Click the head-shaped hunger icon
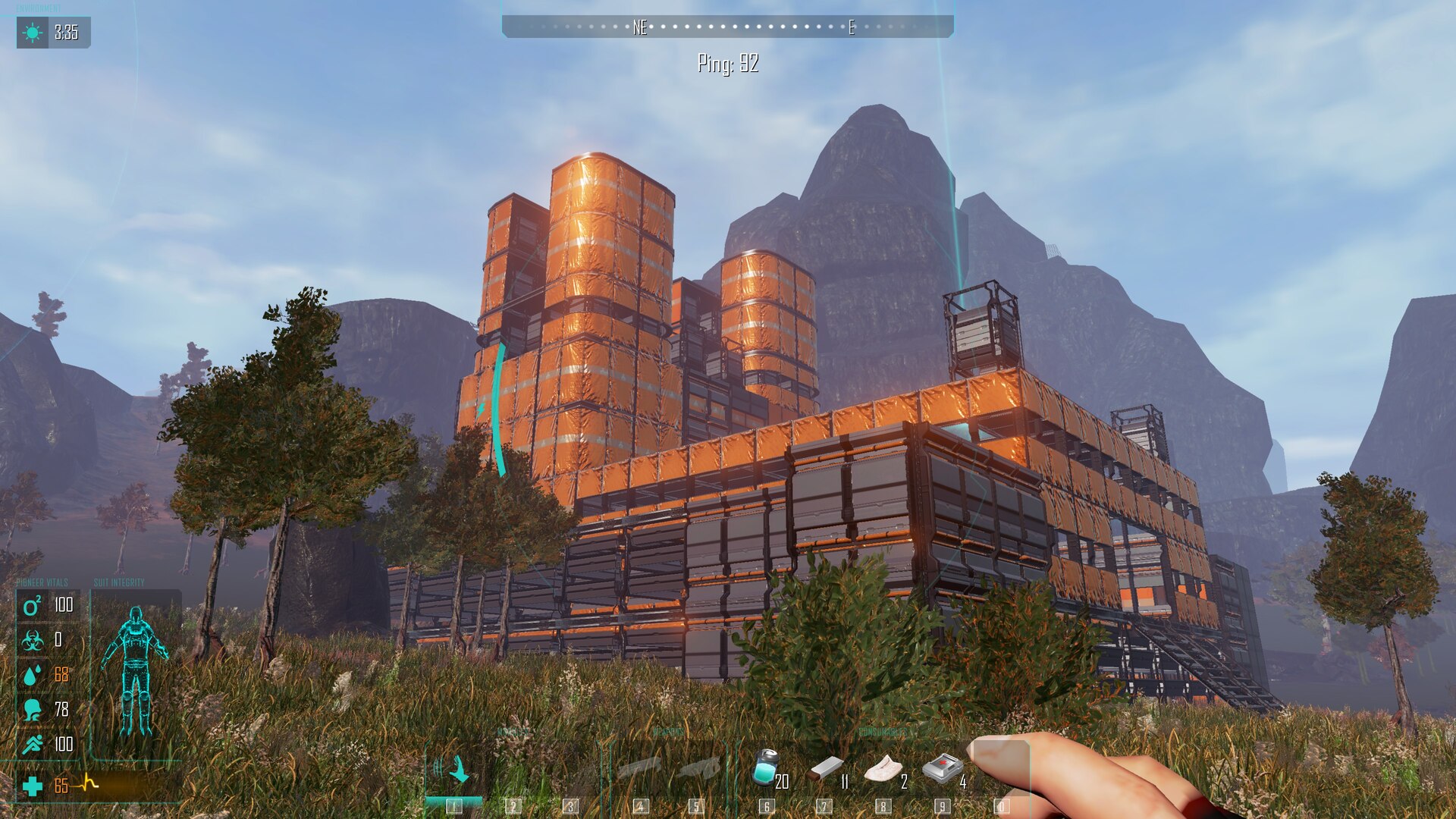The width and height of the screenshot is (1456, 819). [32, 710]
